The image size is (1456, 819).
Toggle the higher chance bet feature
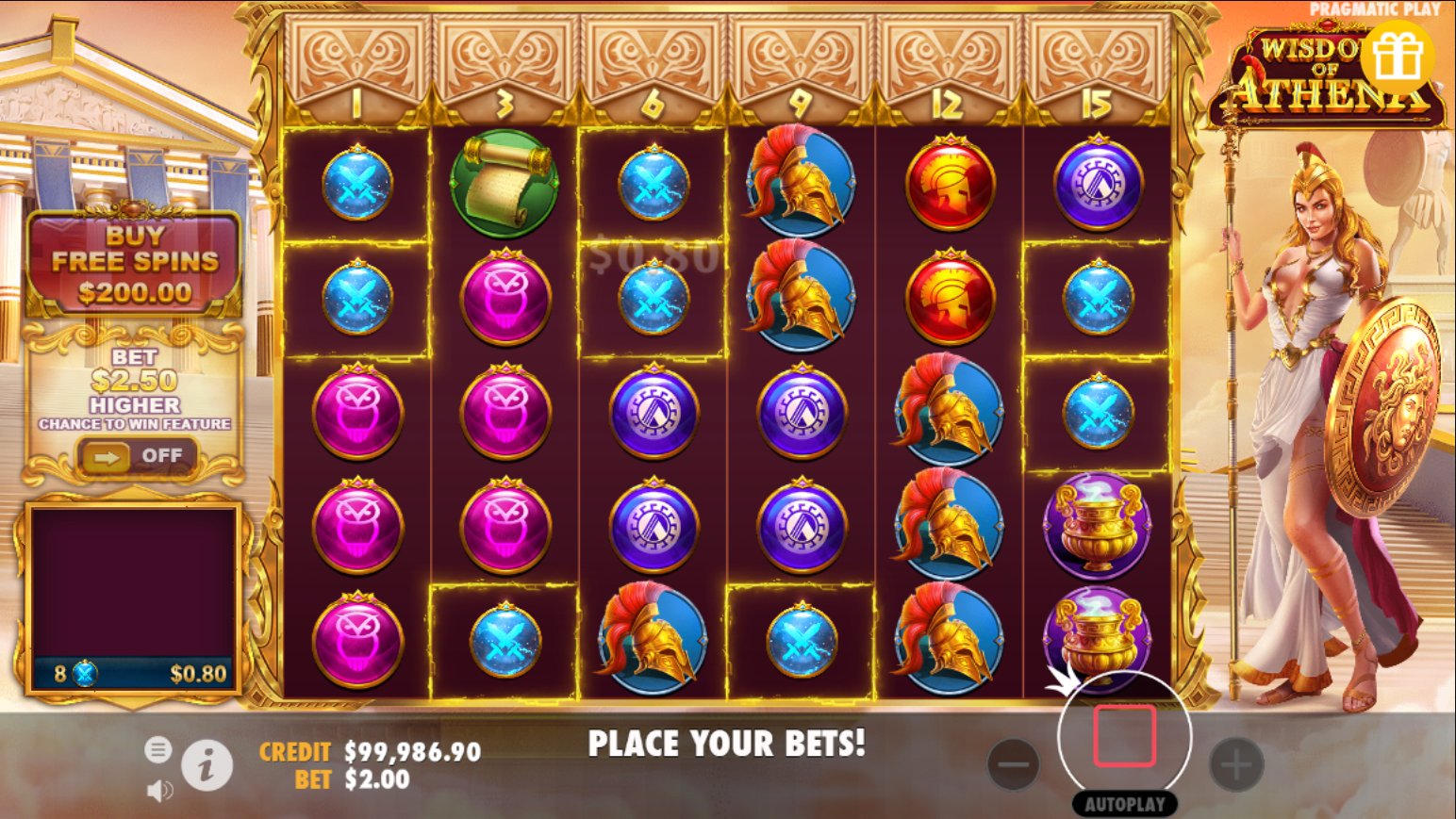pos(138,457)
